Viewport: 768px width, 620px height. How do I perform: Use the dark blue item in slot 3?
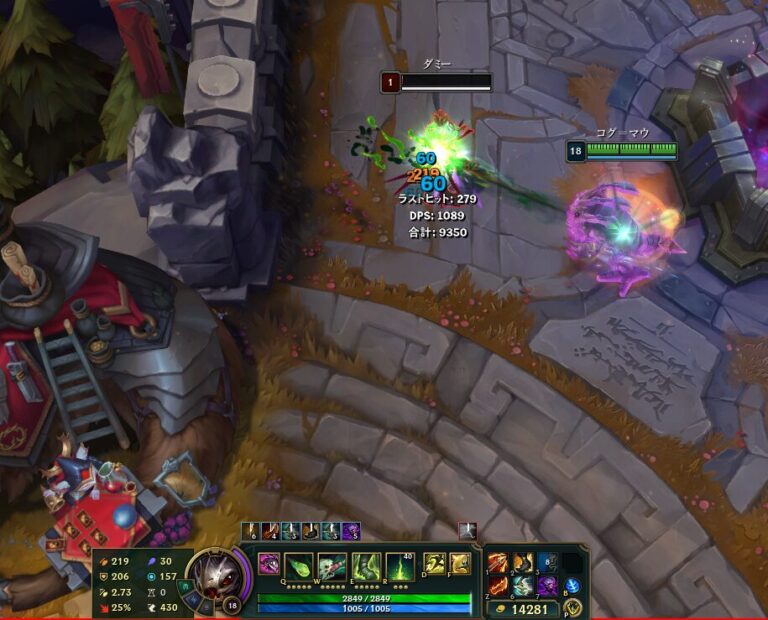(547, 563)
